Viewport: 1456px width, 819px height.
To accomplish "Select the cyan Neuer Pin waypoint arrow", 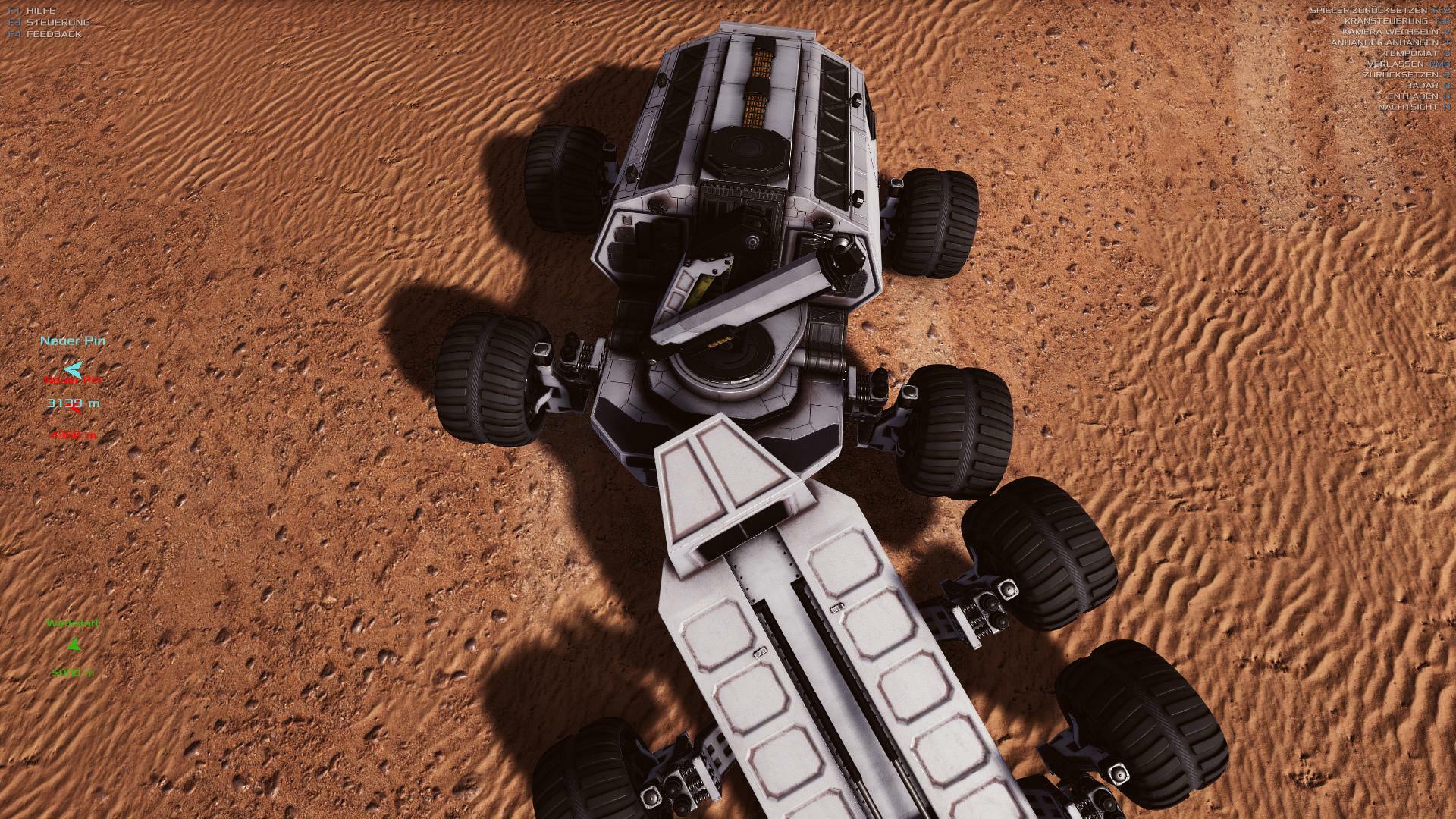I will tap(73, 369).
